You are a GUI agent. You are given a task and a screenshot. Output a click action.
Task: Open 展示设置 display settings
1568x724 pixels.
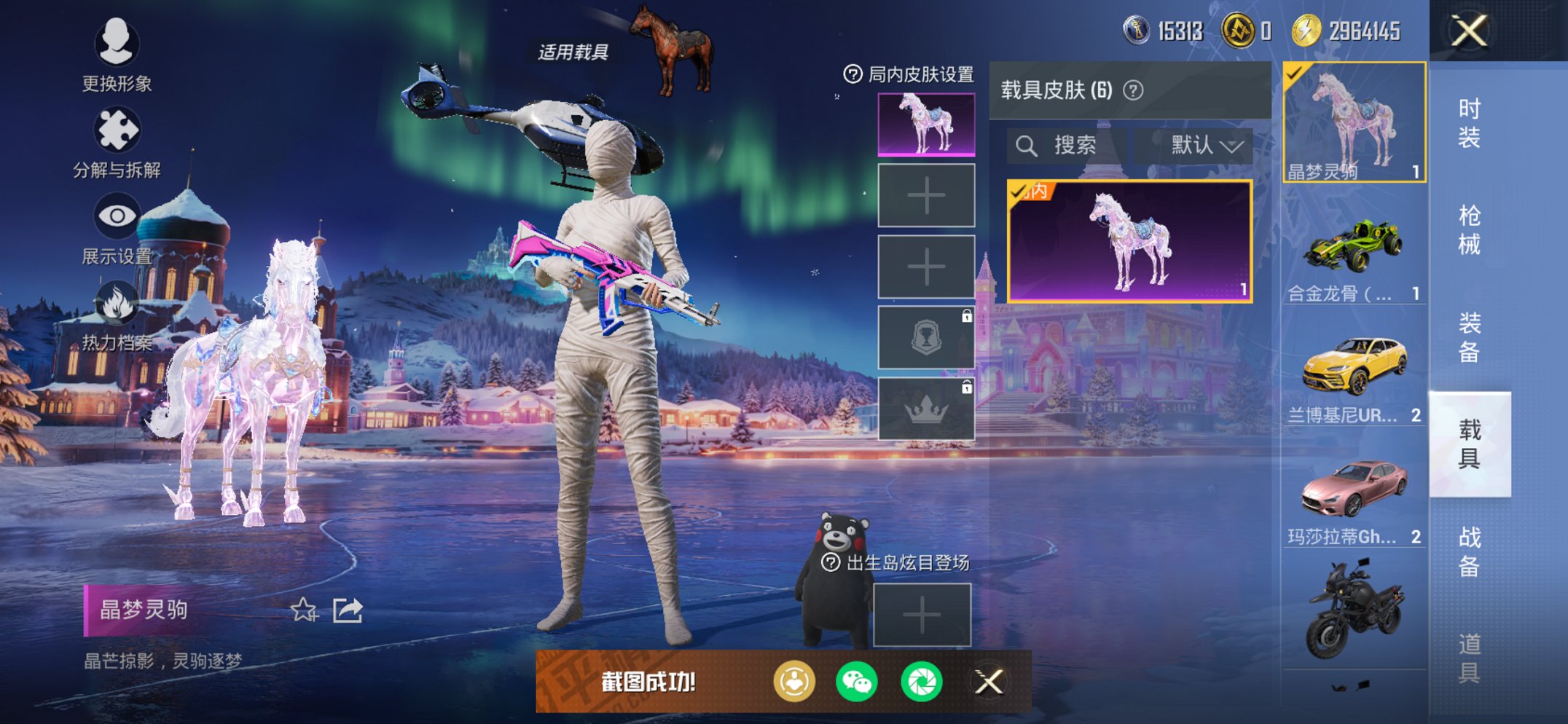(117, 227)
